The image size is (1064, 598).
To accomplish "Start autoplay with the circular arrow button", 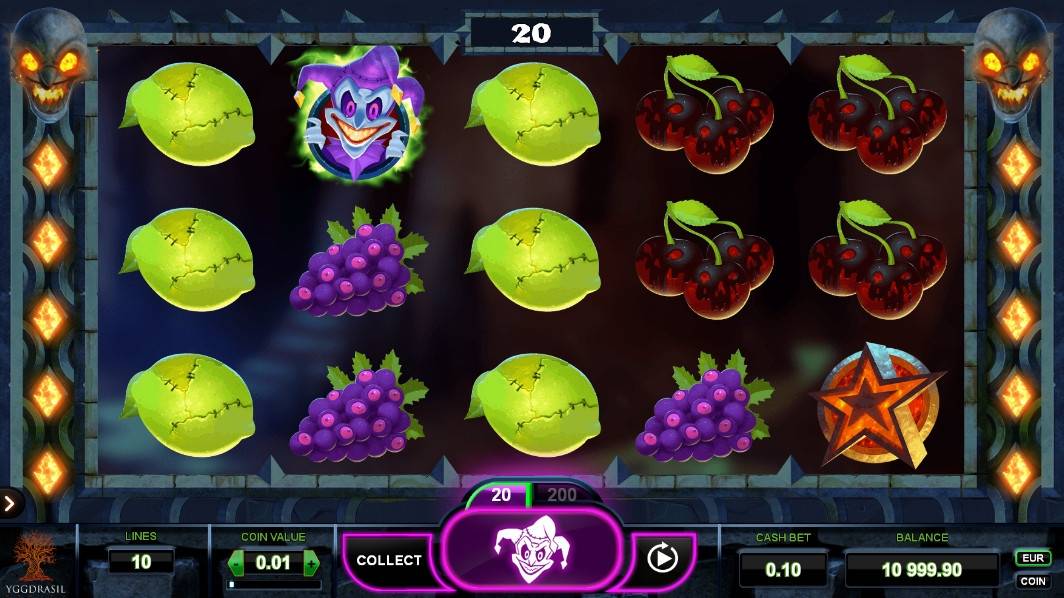I will pos(662,557).
